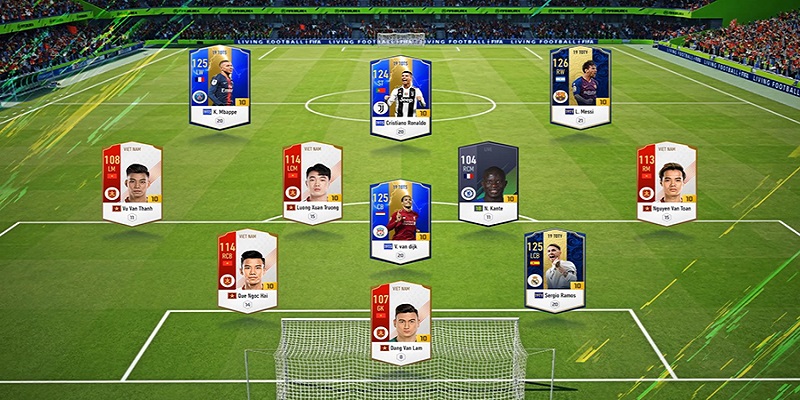Choose the Nguyen Van Toan card
This screenshot has width=800, height=400.
click(667, 182)
